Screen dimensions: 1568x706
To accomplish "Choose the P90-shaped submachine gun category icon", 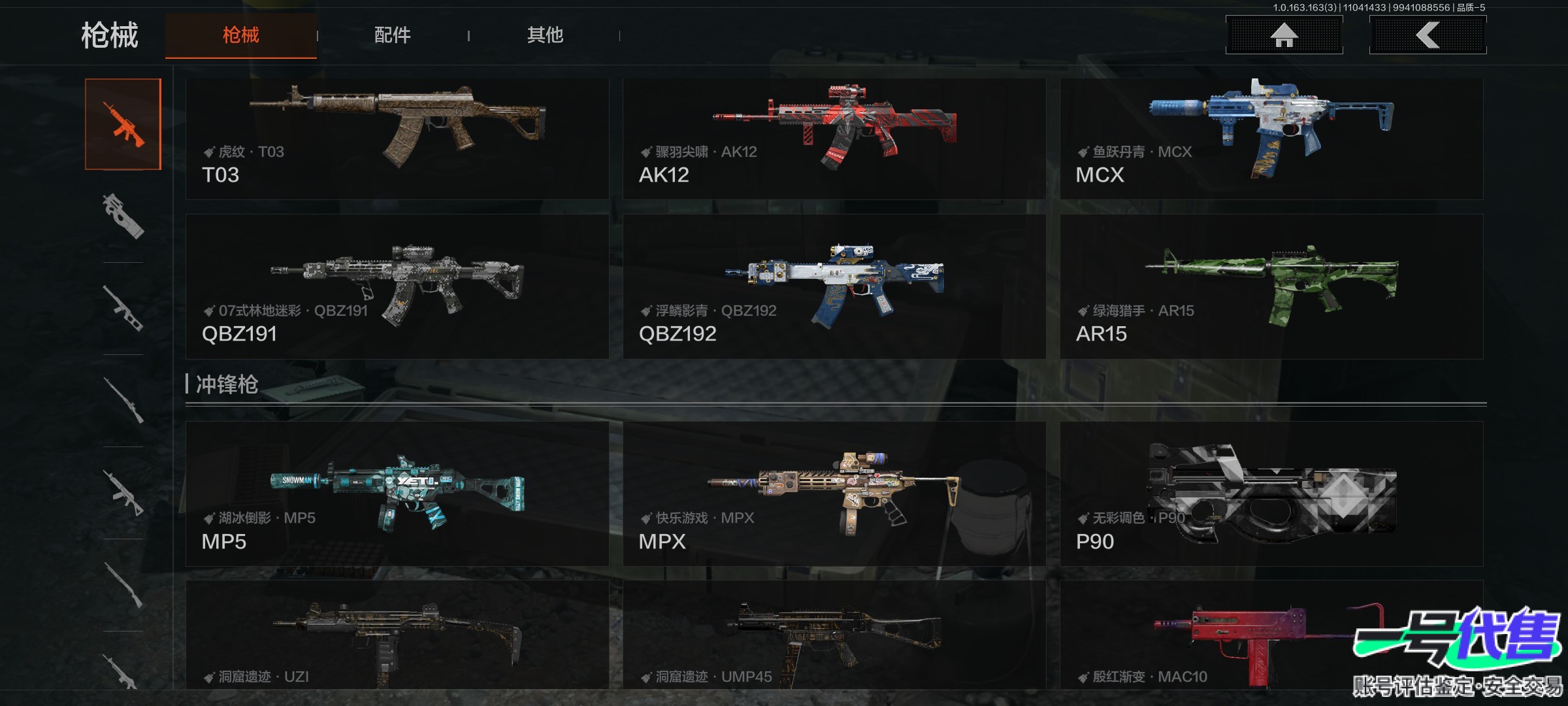I will (123, 216).
